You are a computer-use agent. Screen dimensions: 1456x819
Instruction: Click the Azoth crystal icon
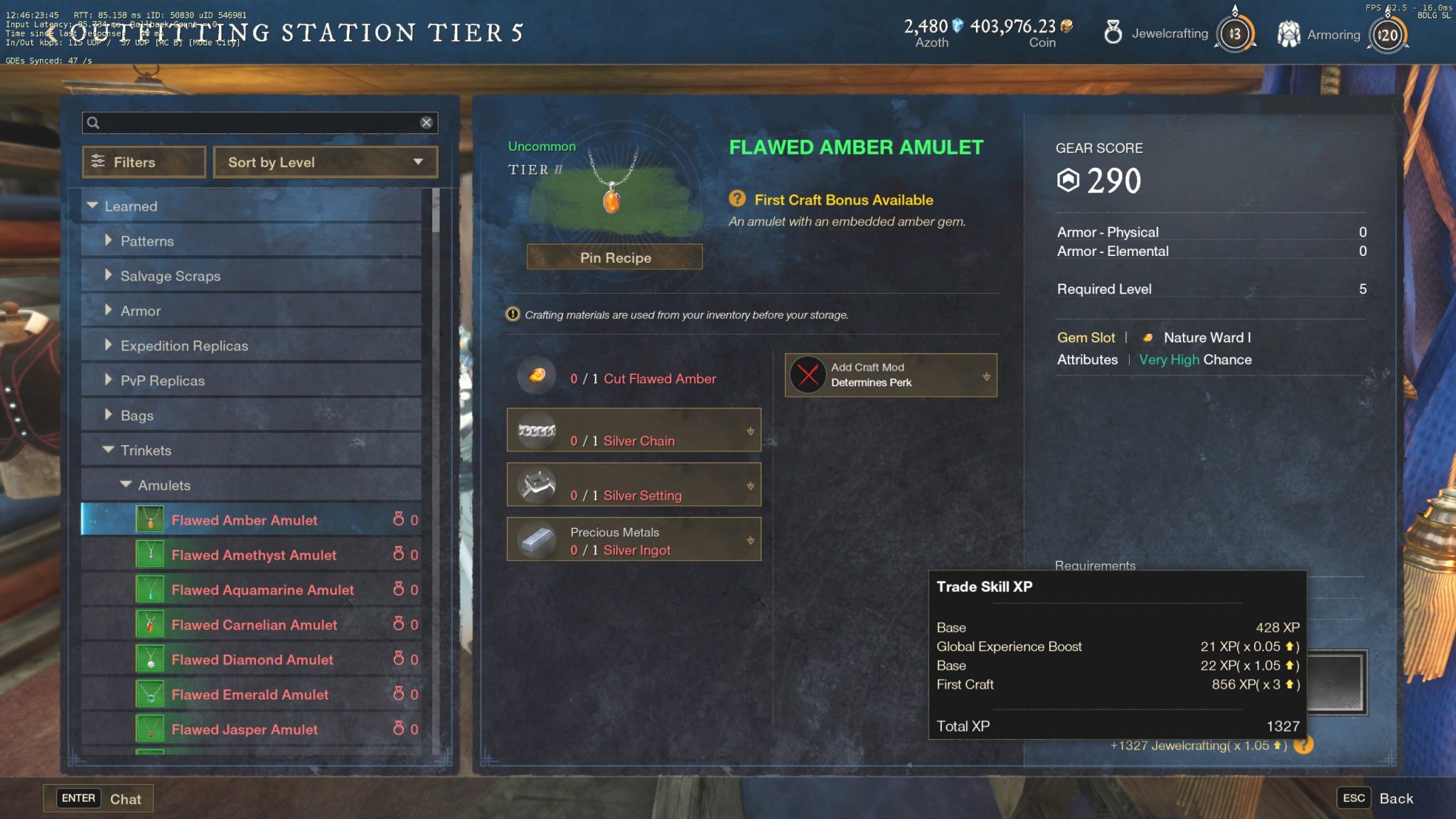coord(957,24)
